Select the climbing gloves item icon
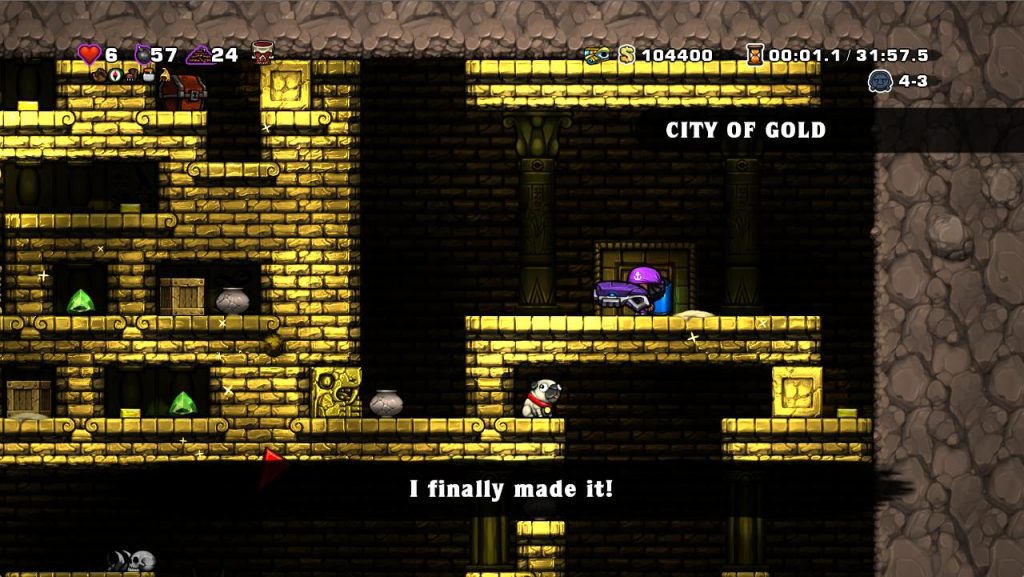The width and height of the screenshot is (1024, 577). pos(100,76)
